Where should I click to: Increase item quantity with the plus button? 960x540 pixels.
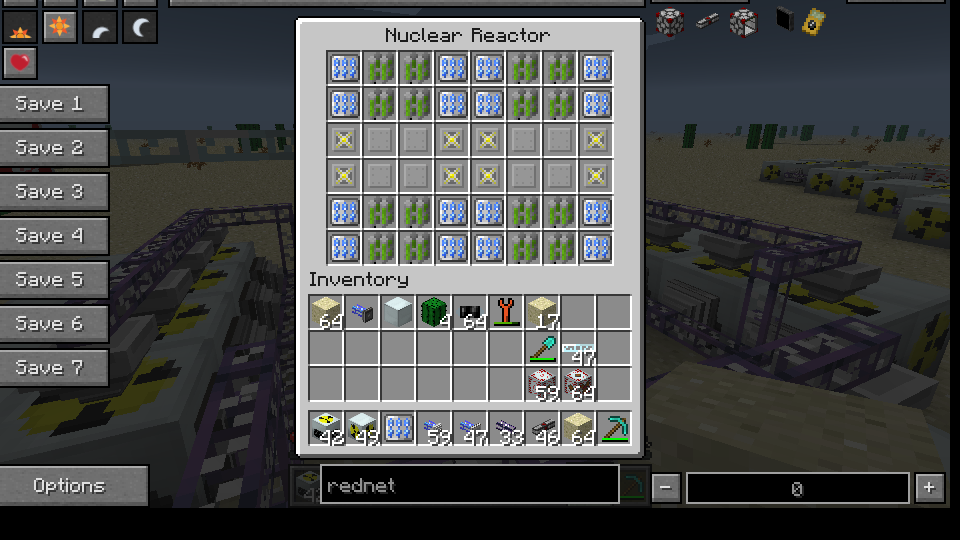tap(930, 488)
